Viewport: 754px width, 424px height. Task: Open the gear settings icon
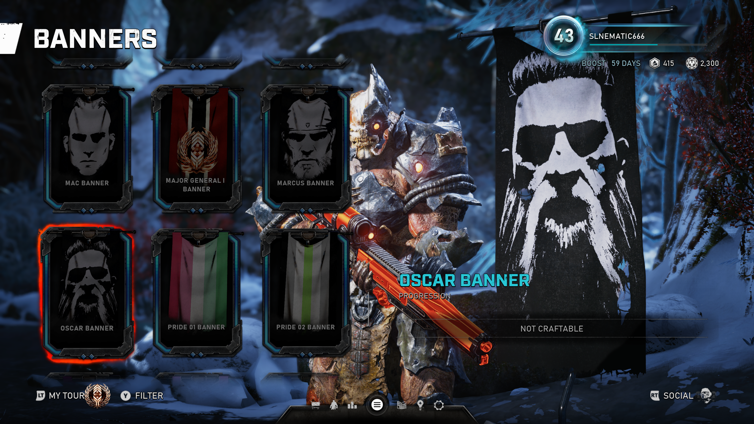pyautogui.click(x=439, y=405)
